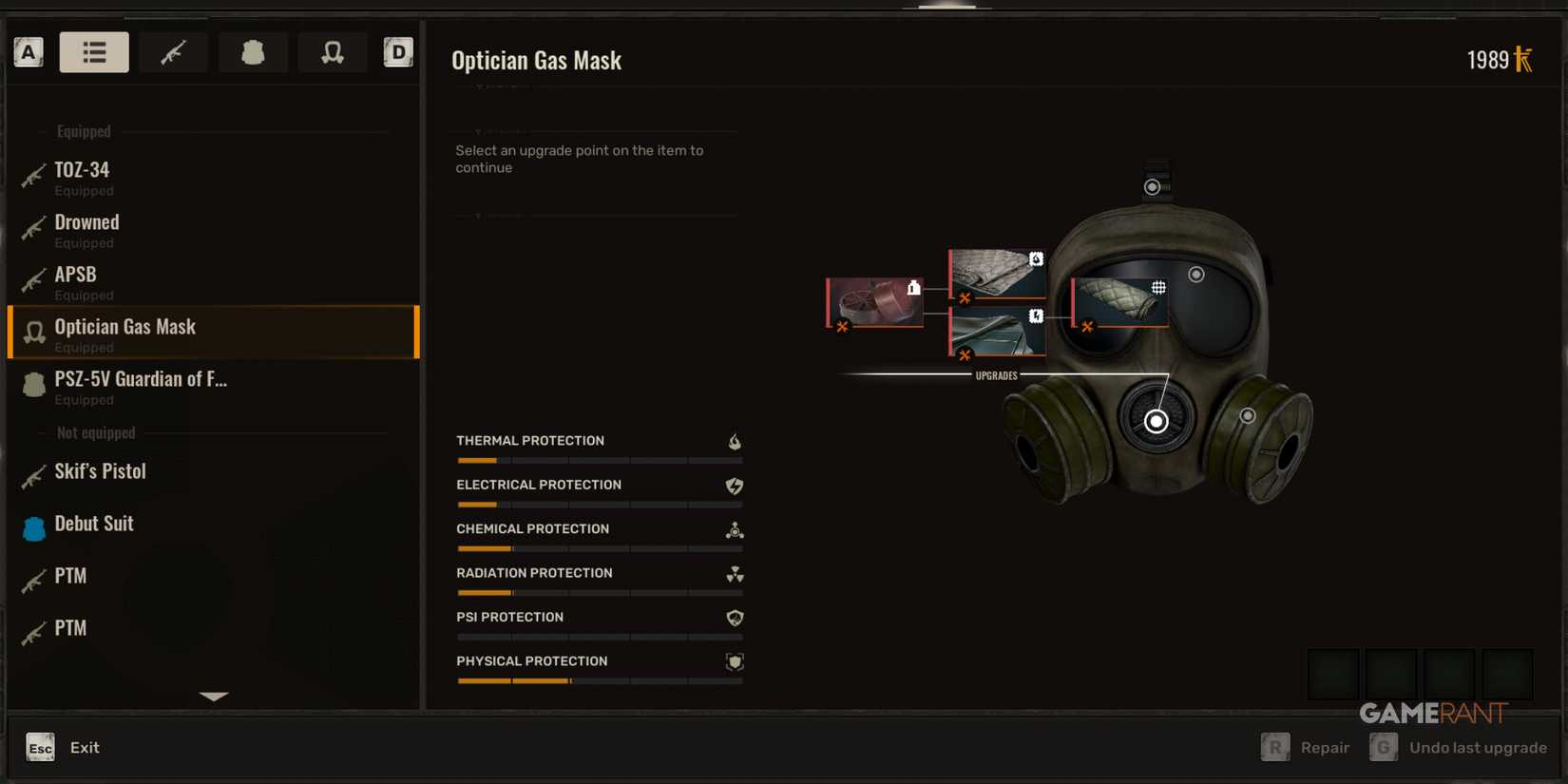Click the active upgrade point on the mask
Viewport: 1568px width, 784px height.
click(1156, 420)
